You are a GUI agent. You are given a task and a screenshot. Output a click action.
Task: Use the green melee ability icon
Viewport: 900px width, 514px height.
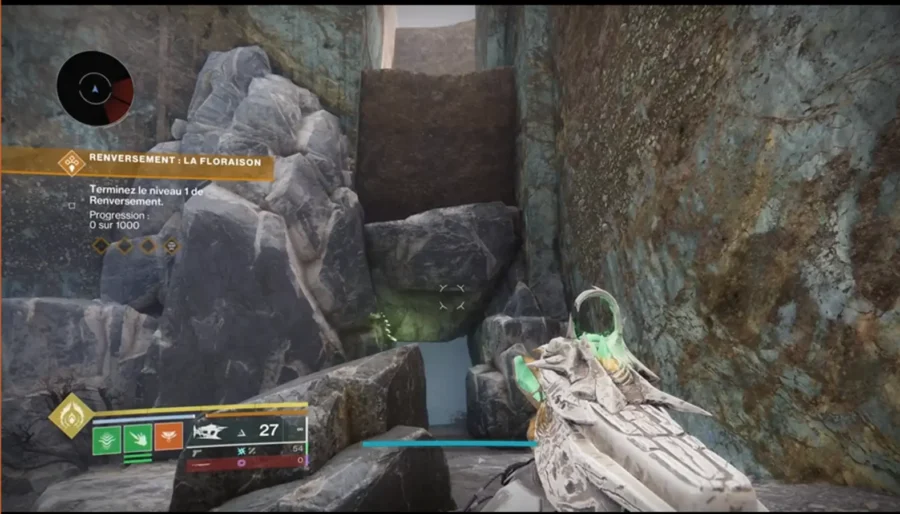(x=137, y=439)
